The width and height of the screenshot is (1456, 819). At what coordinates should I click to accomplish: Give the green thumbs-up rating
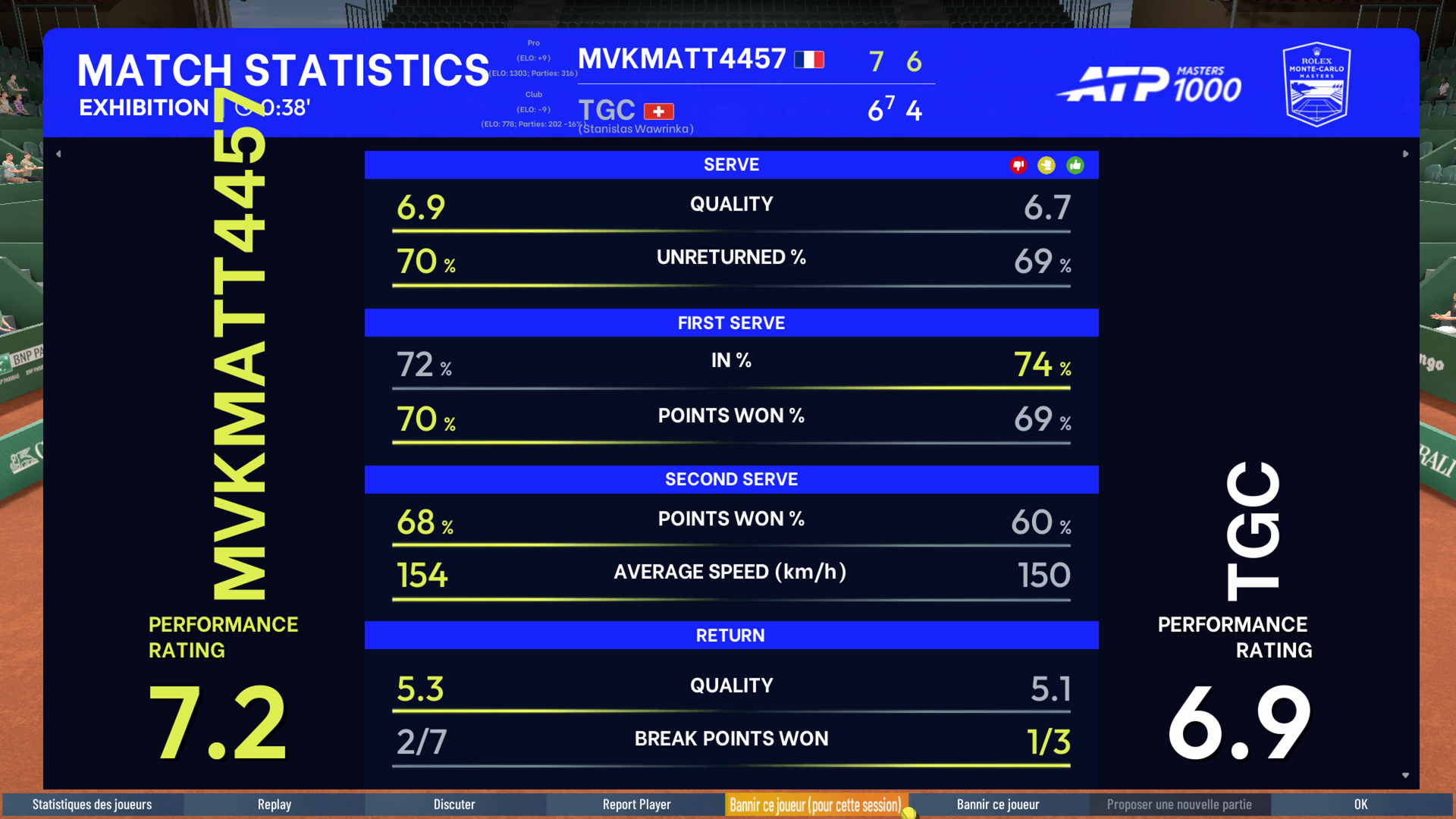[x=1075, y=165]
